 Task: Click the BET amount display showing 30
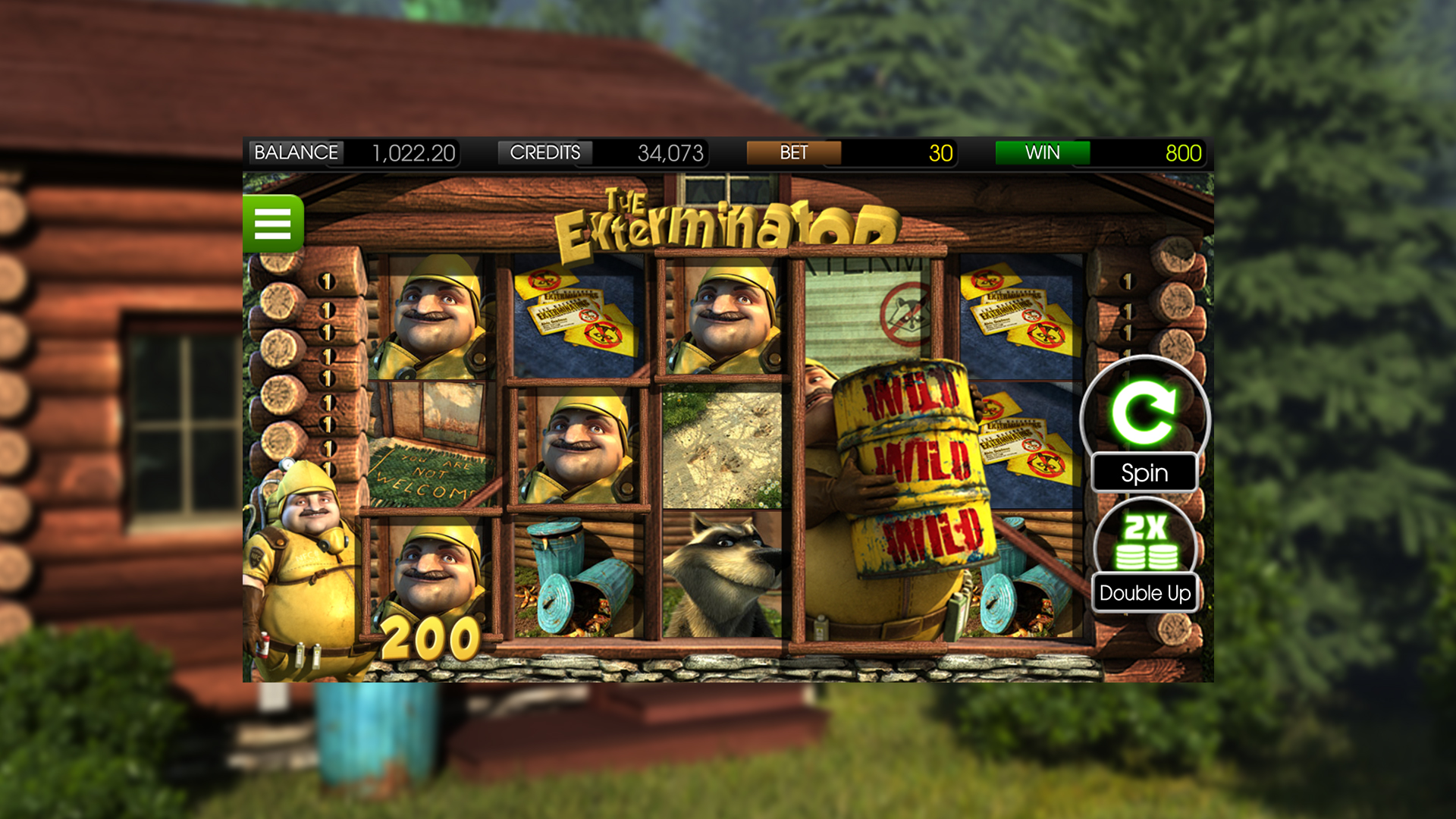coord(940,153)
